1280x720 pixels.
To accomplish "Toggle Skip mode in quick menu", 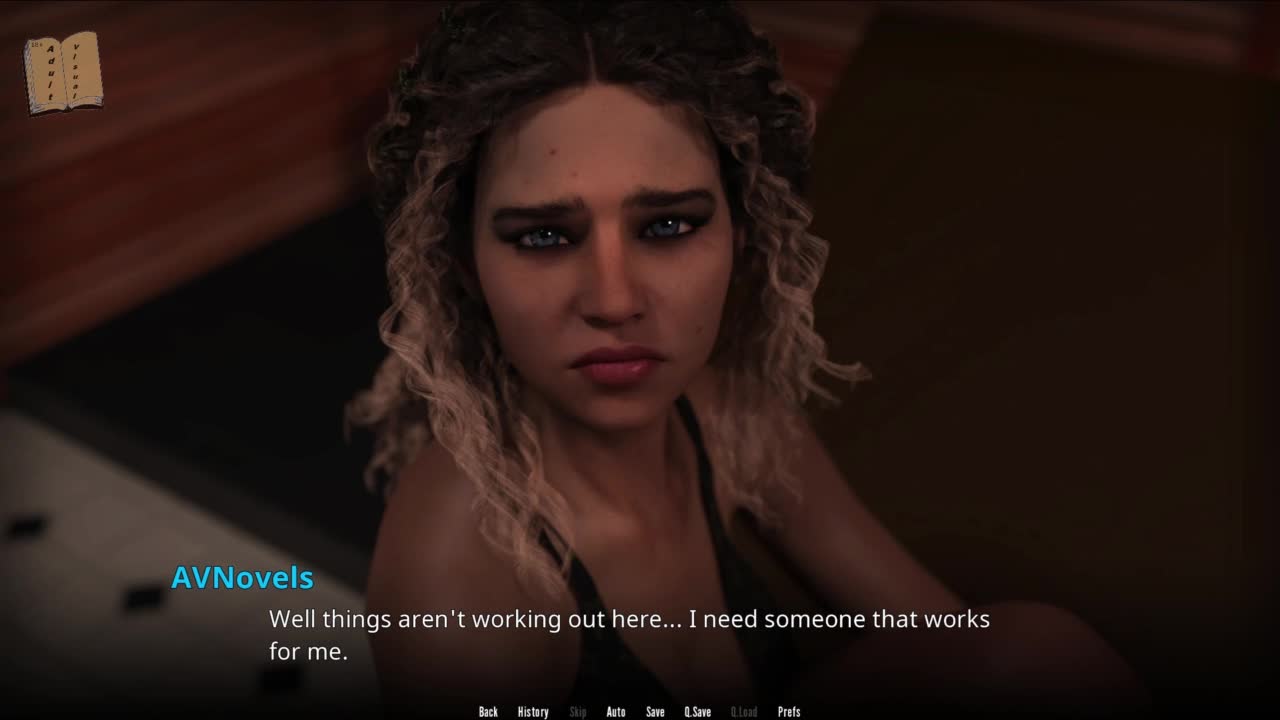I will coord(577,712).
